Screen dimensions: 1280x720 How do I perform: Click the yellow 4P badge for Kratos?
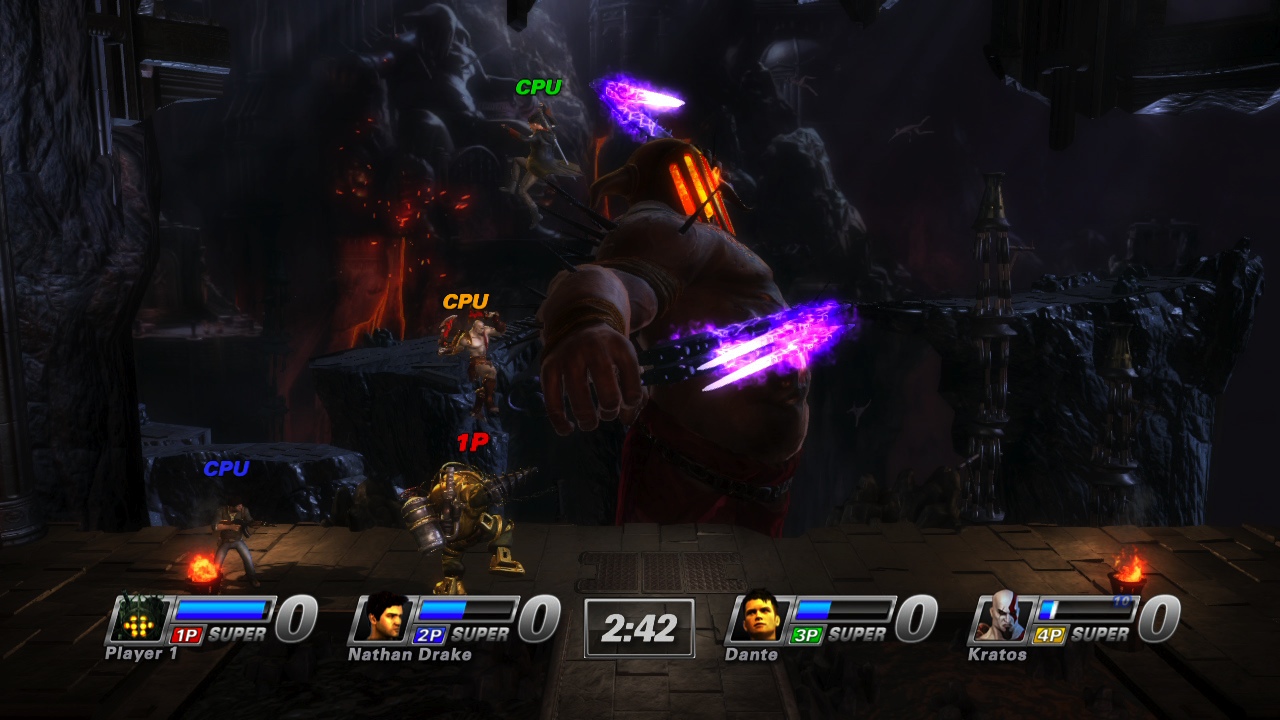[x=1050, y=634]
